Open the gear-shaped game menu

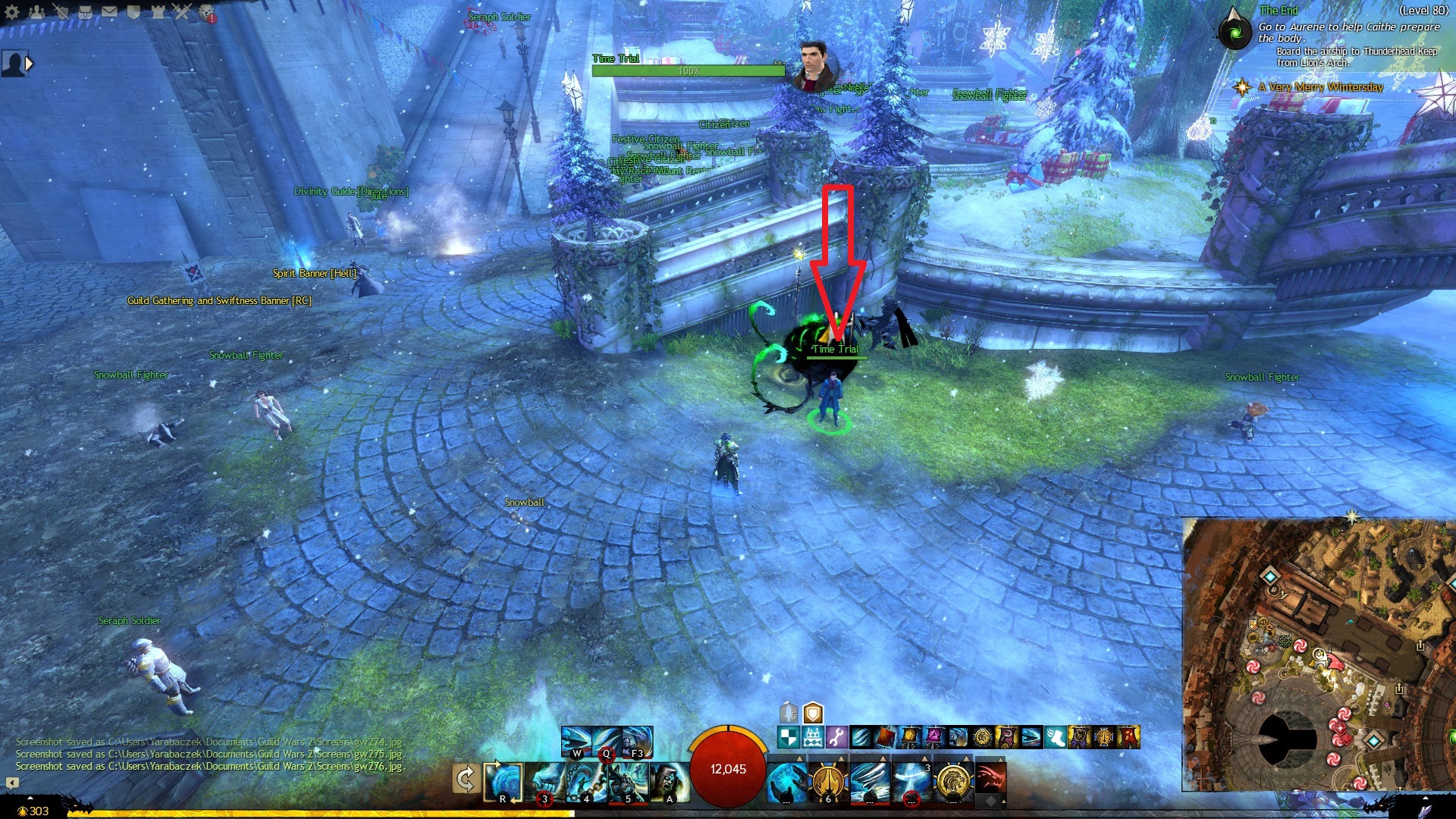[13, 11]
